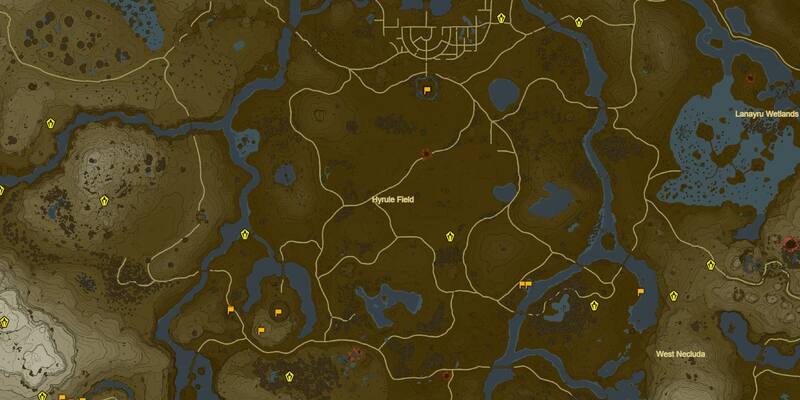Select the red marker above the Lanayru Wetlands label
This screenshot has width=800, height=400.
tap(751, 77)
